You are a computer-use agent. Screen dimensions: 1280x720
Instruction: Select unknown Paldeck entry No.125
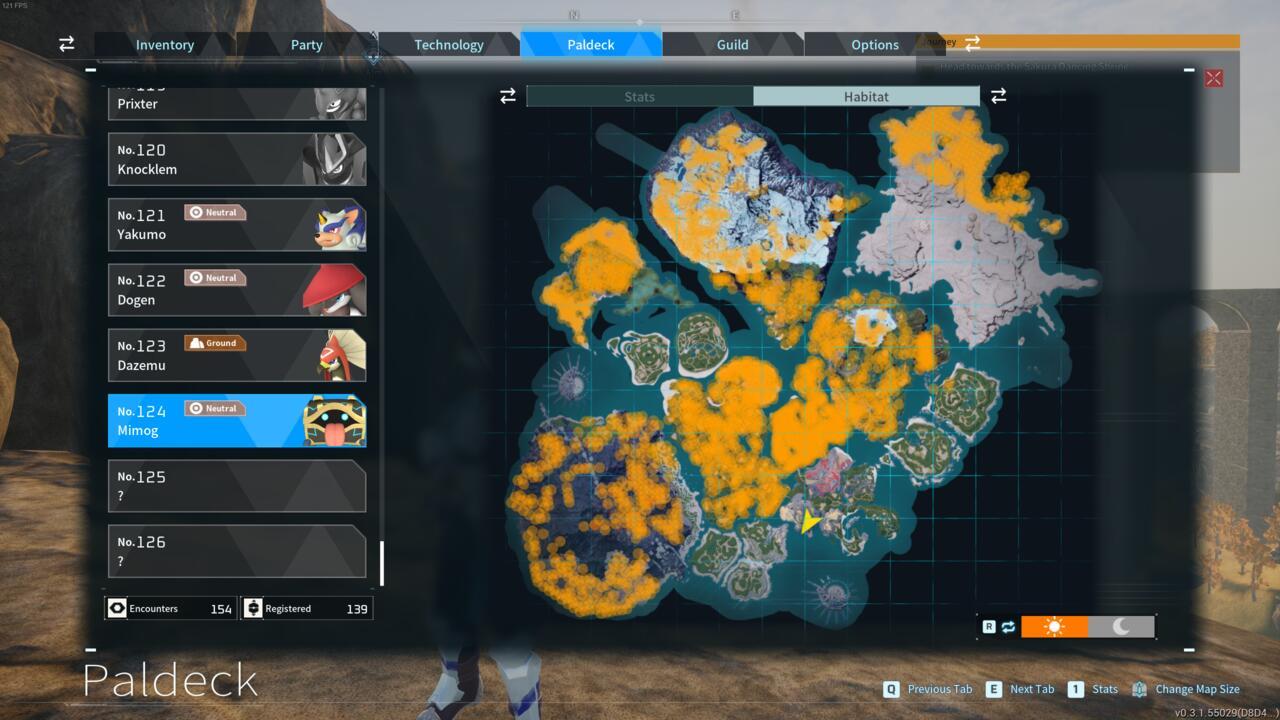[237, 486]
